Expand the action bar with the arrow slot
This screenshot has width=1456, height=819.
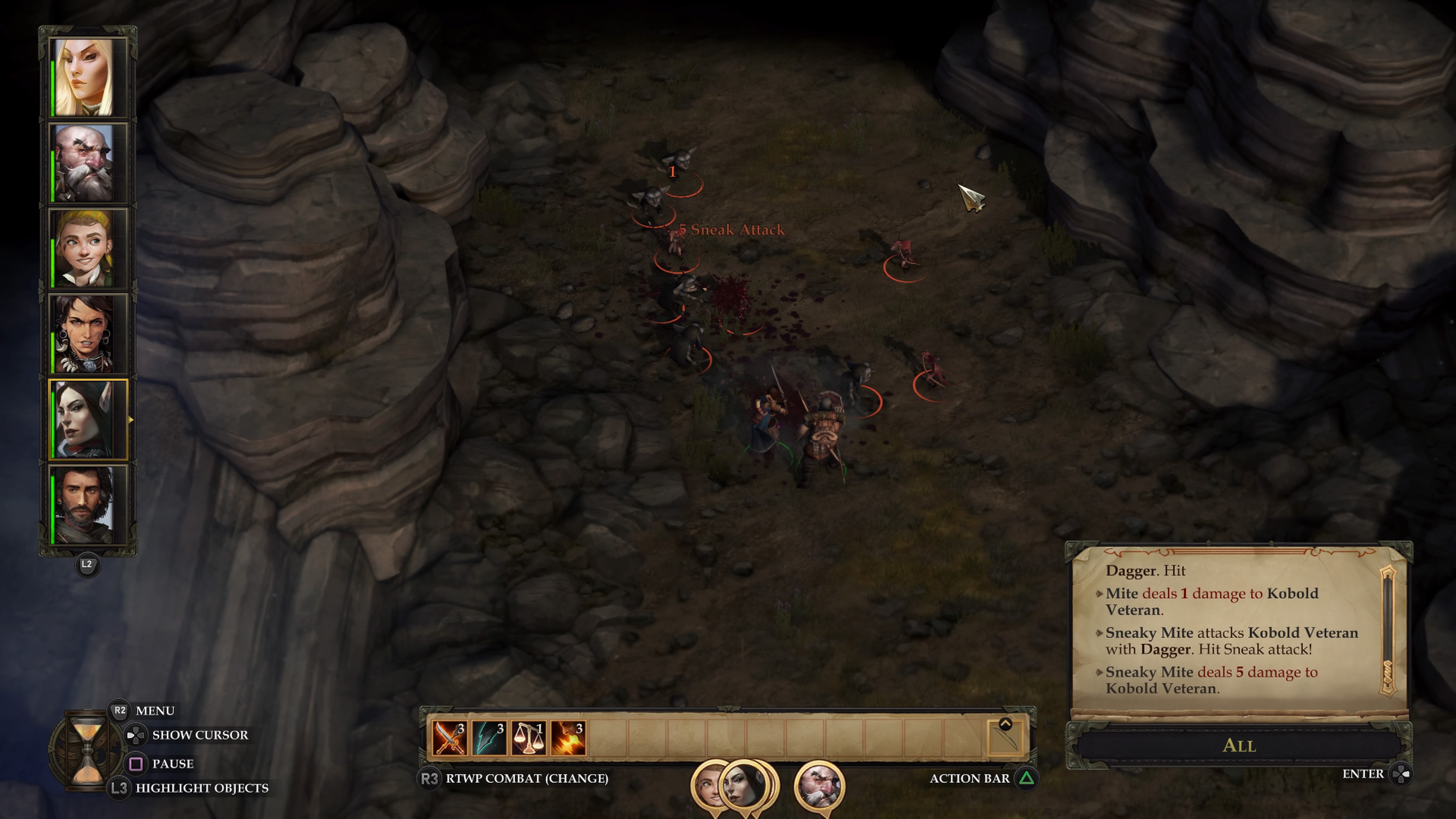tap(1005, 736)
